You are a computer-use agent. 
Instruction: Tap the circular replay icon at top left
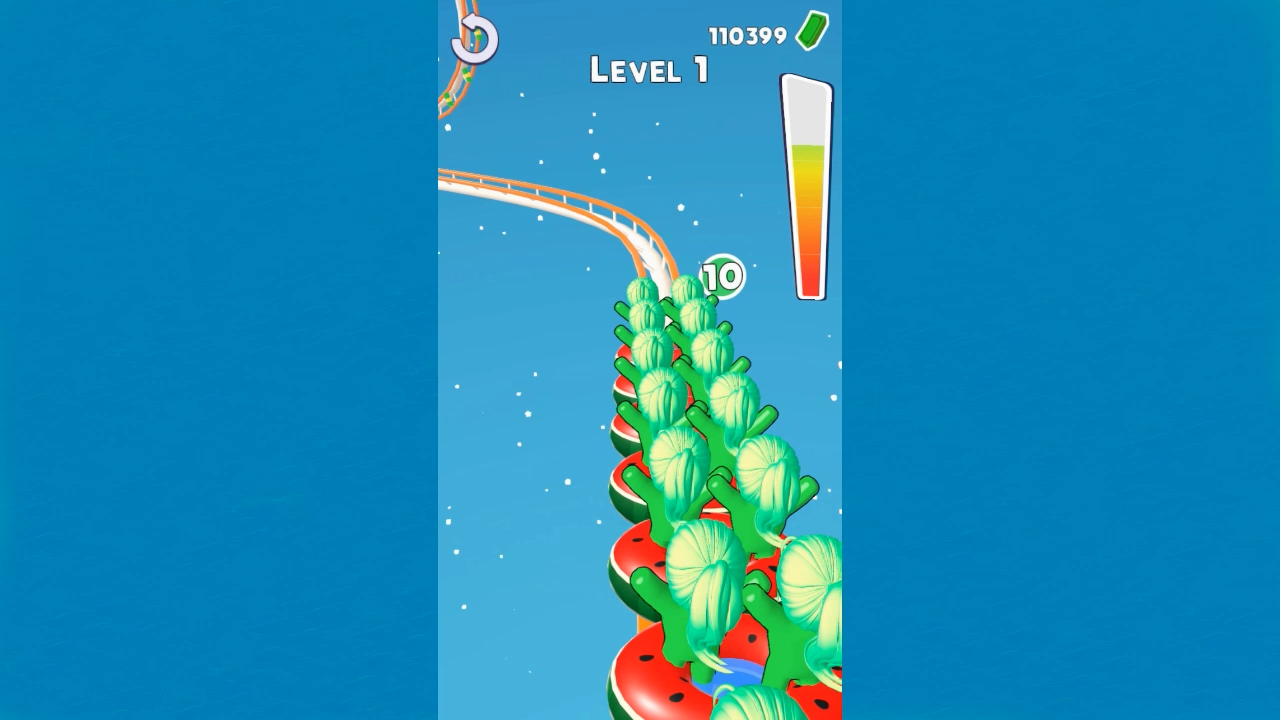tap(473, 40)
